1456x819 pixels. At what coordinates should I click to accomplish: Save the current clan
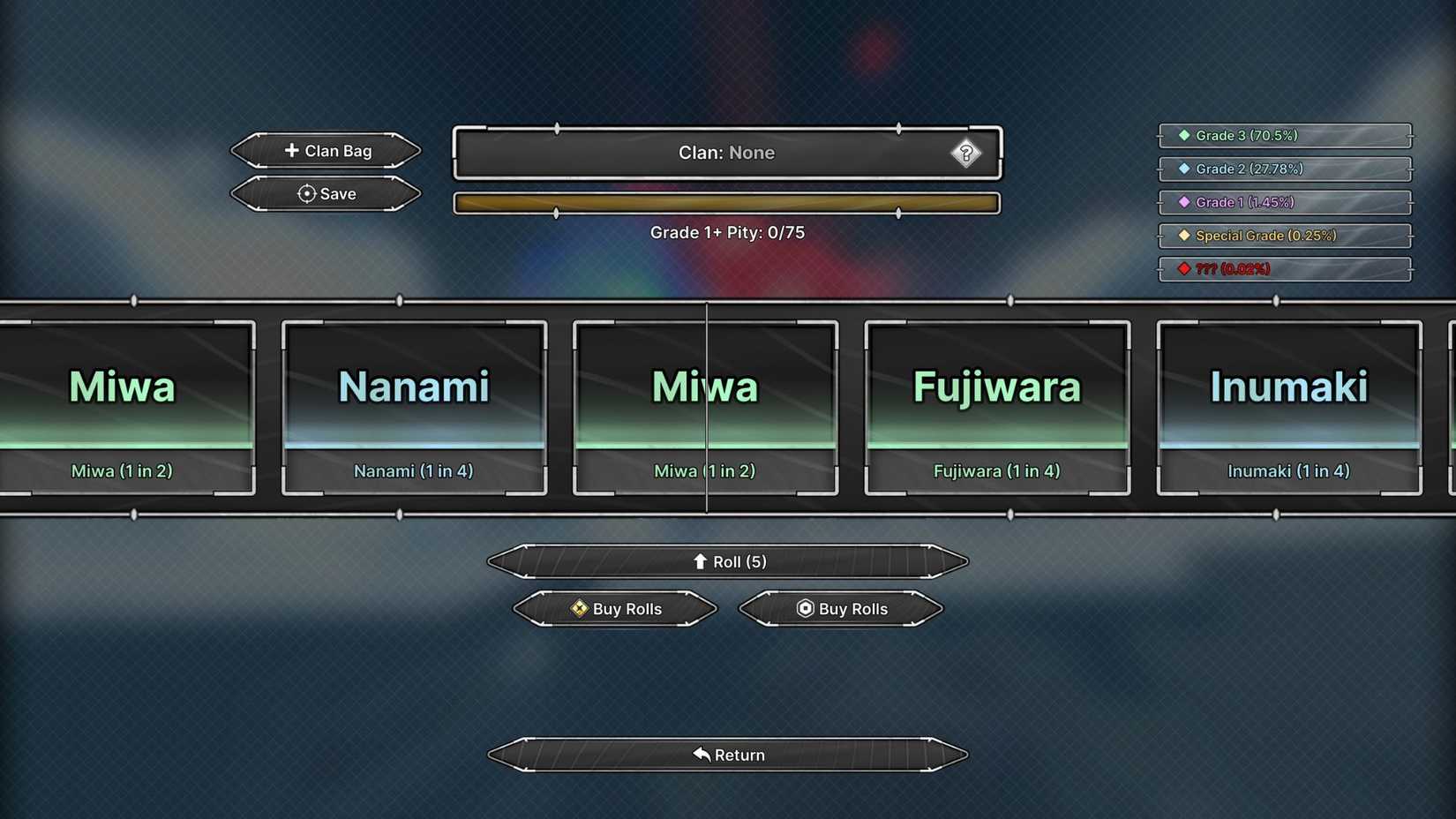tap(326, 194)
